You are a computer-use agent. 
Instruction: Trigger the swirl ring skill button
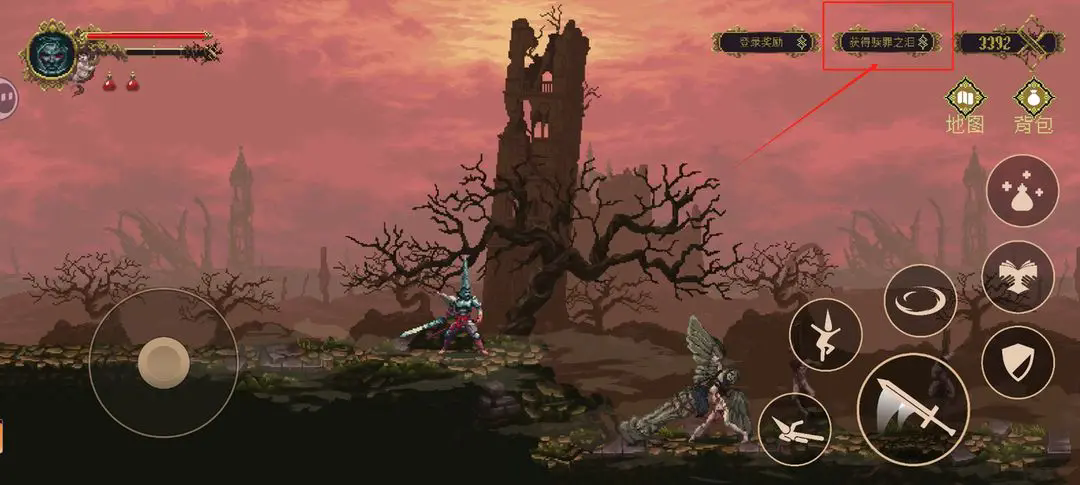(x=920, y=300)
